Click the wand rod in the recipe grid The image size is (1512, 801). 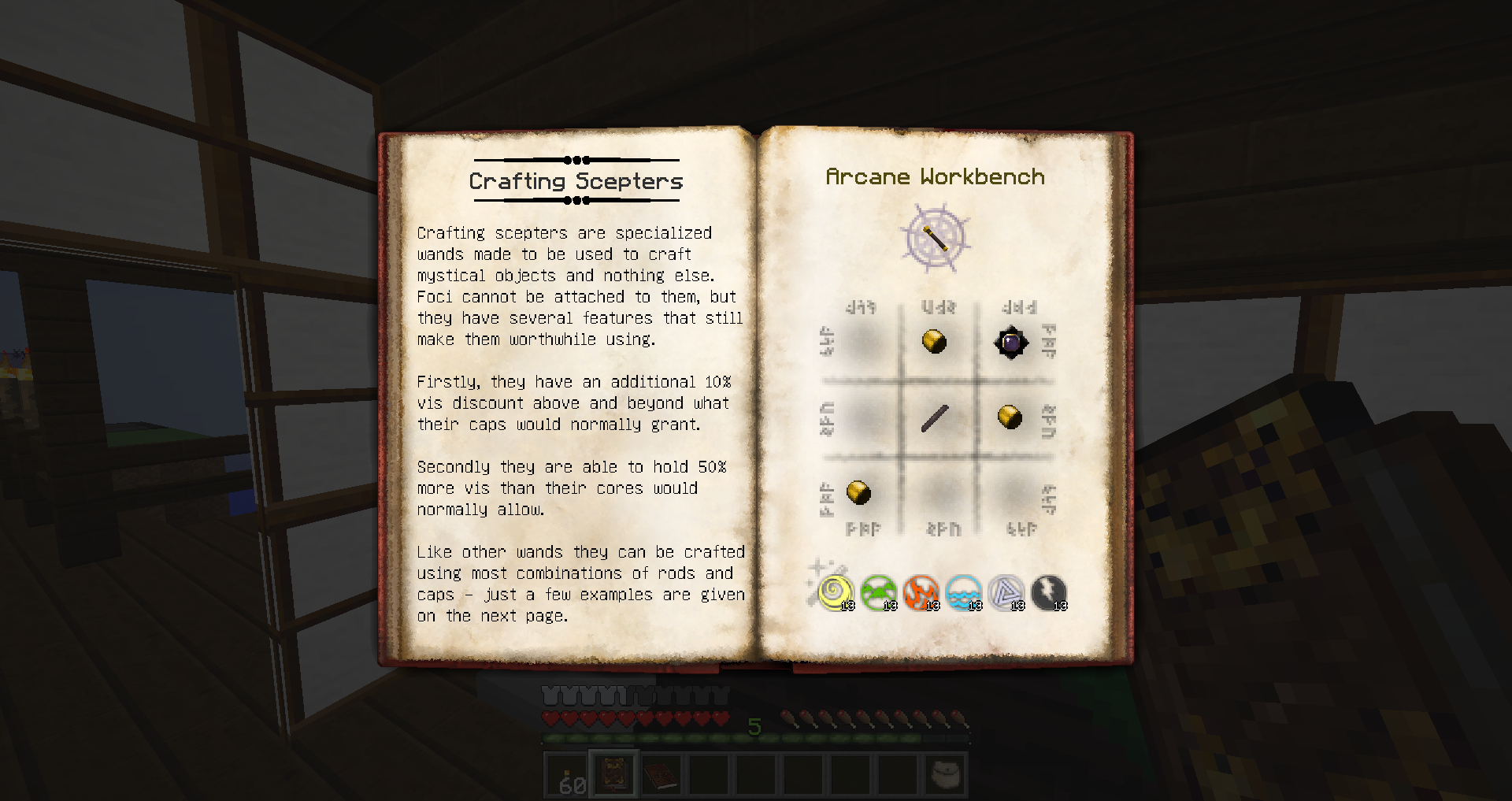coord(935,418)
